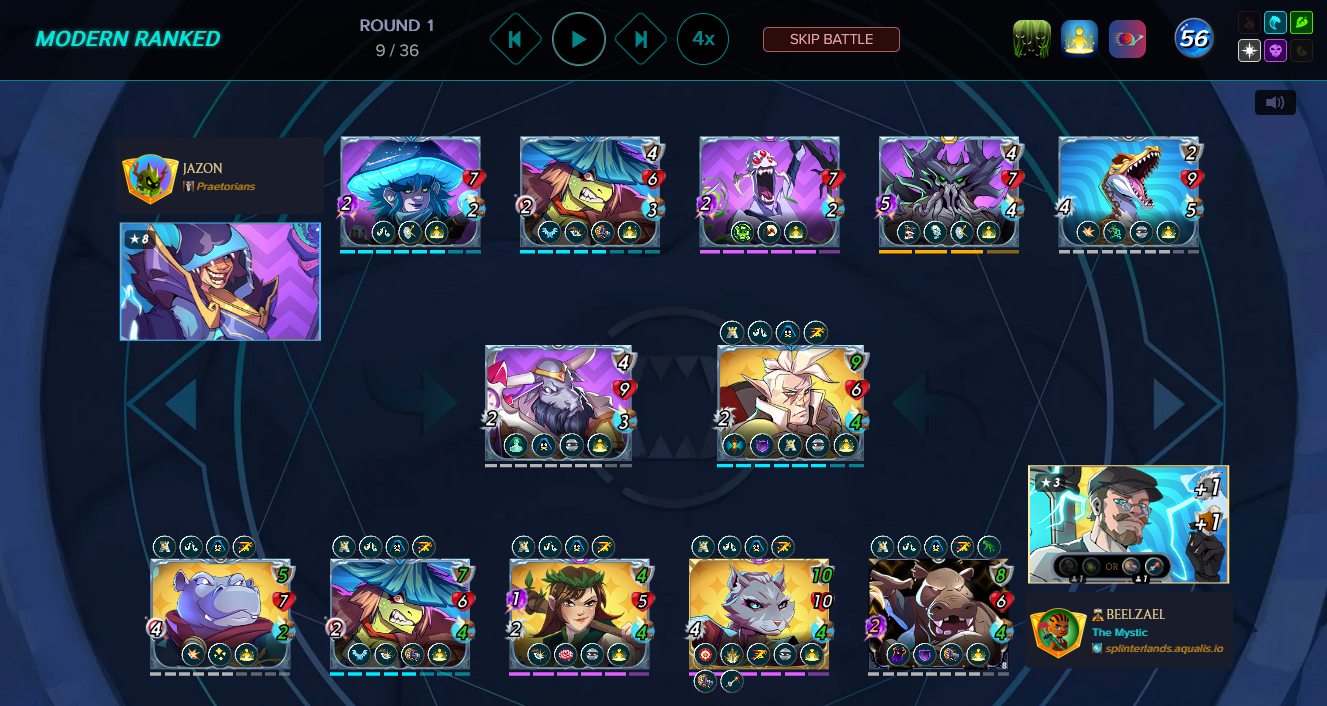Select Jazon's hooded summoner card
Image resolution: width=1327 pixels, height=706 pixels.
[x=220, y=281]
